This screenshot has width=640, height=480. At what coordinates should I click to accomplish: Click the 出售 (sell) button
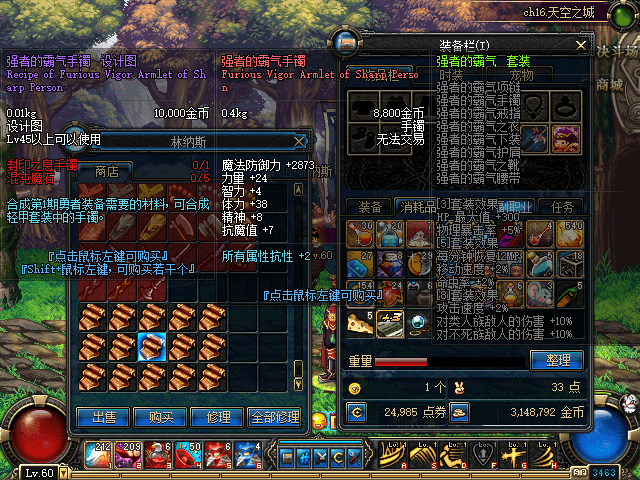point(104,417)
